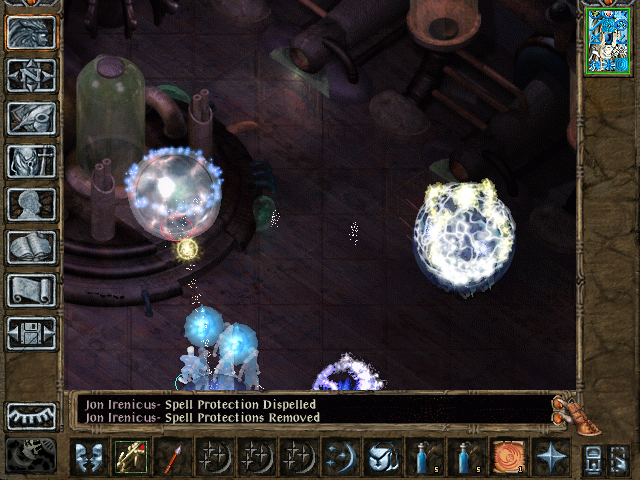
Task: Open the mage spellbook
Action: point(31,247)
